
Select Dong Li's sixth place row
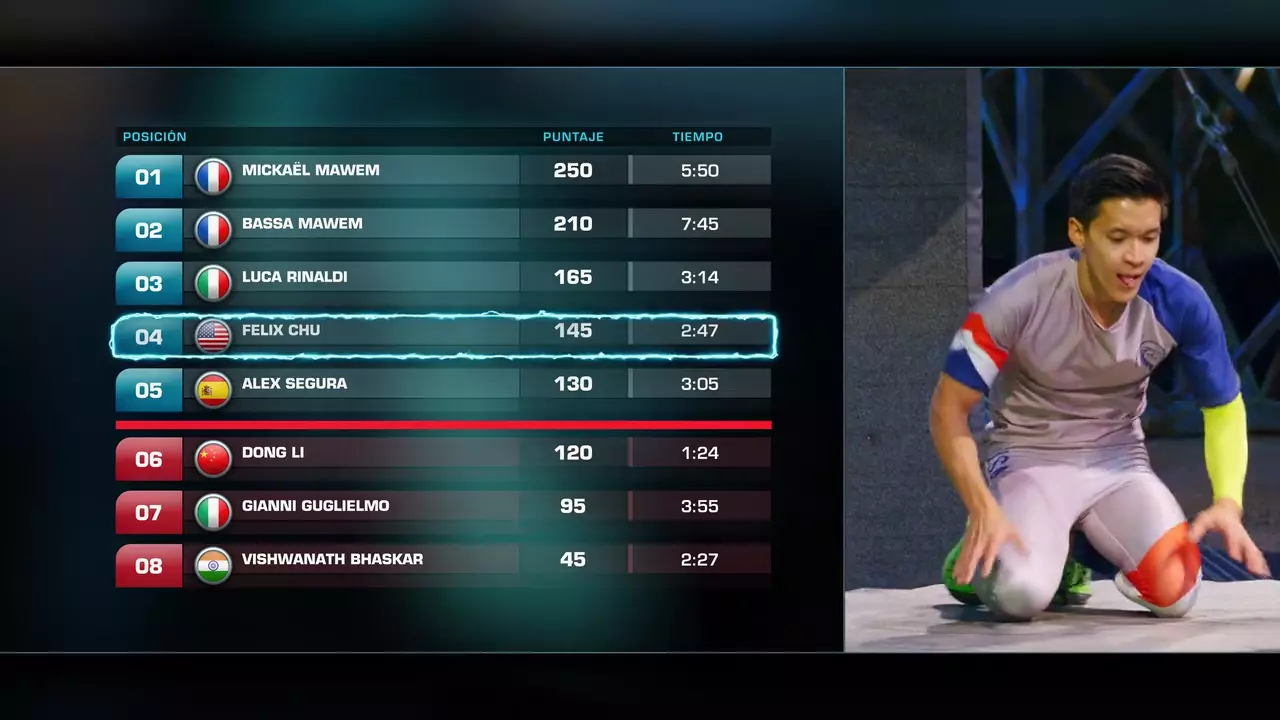[x=443, y=453]
